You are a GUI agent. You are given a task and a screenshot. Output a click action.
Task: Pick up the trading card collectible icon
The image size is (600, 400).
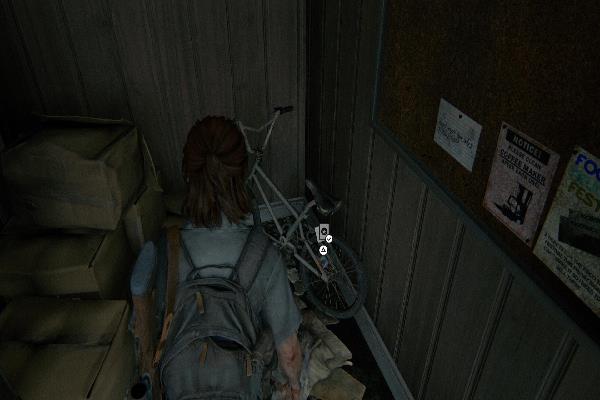click(x=322, y=234)
